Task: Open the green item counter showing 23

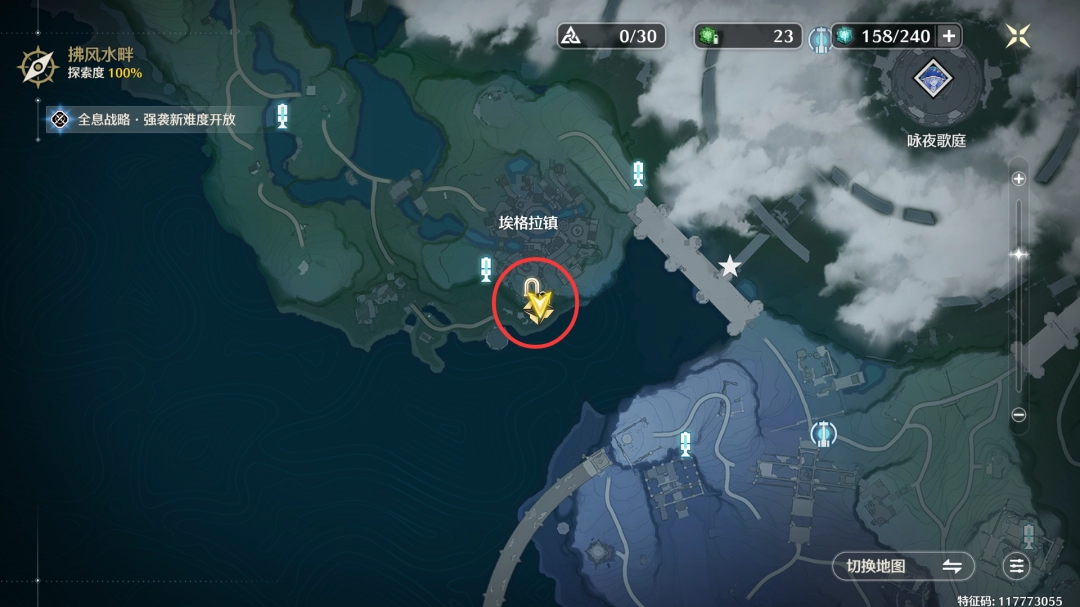Action: pyautogui.click(x=747, y=36)
